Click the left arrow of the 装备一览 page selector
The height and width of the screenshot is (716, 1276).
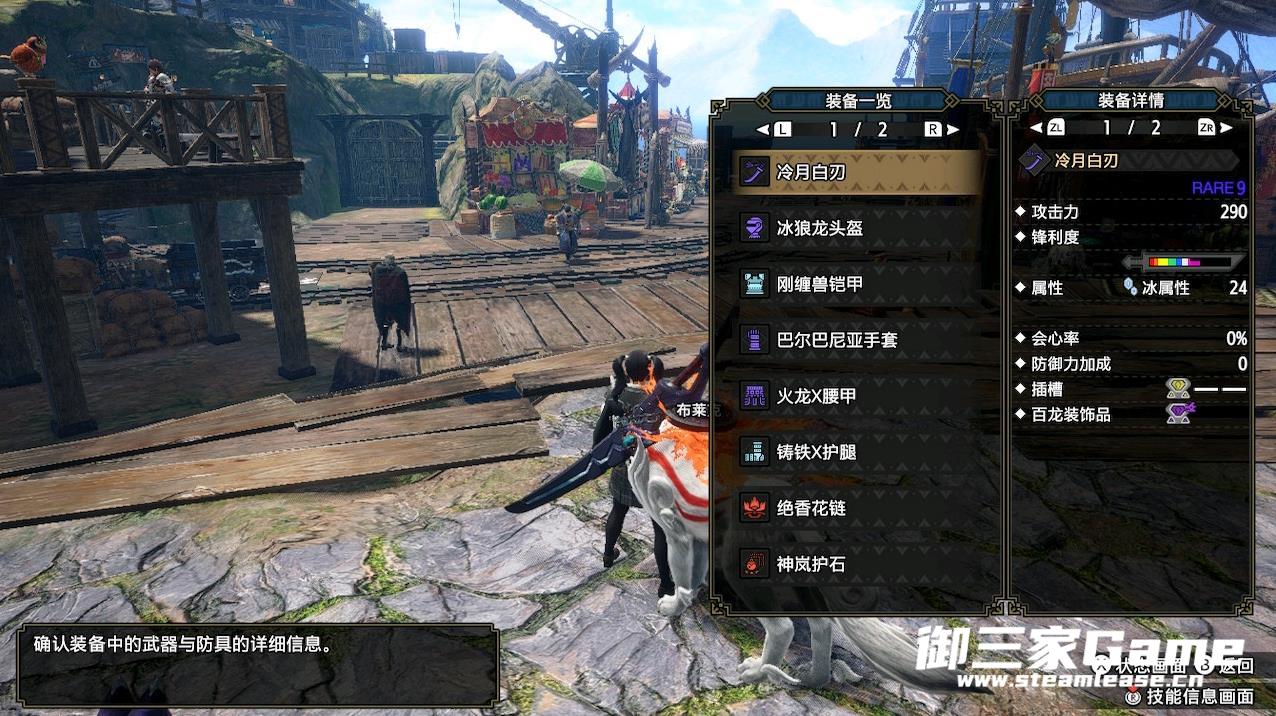(762, 129)
